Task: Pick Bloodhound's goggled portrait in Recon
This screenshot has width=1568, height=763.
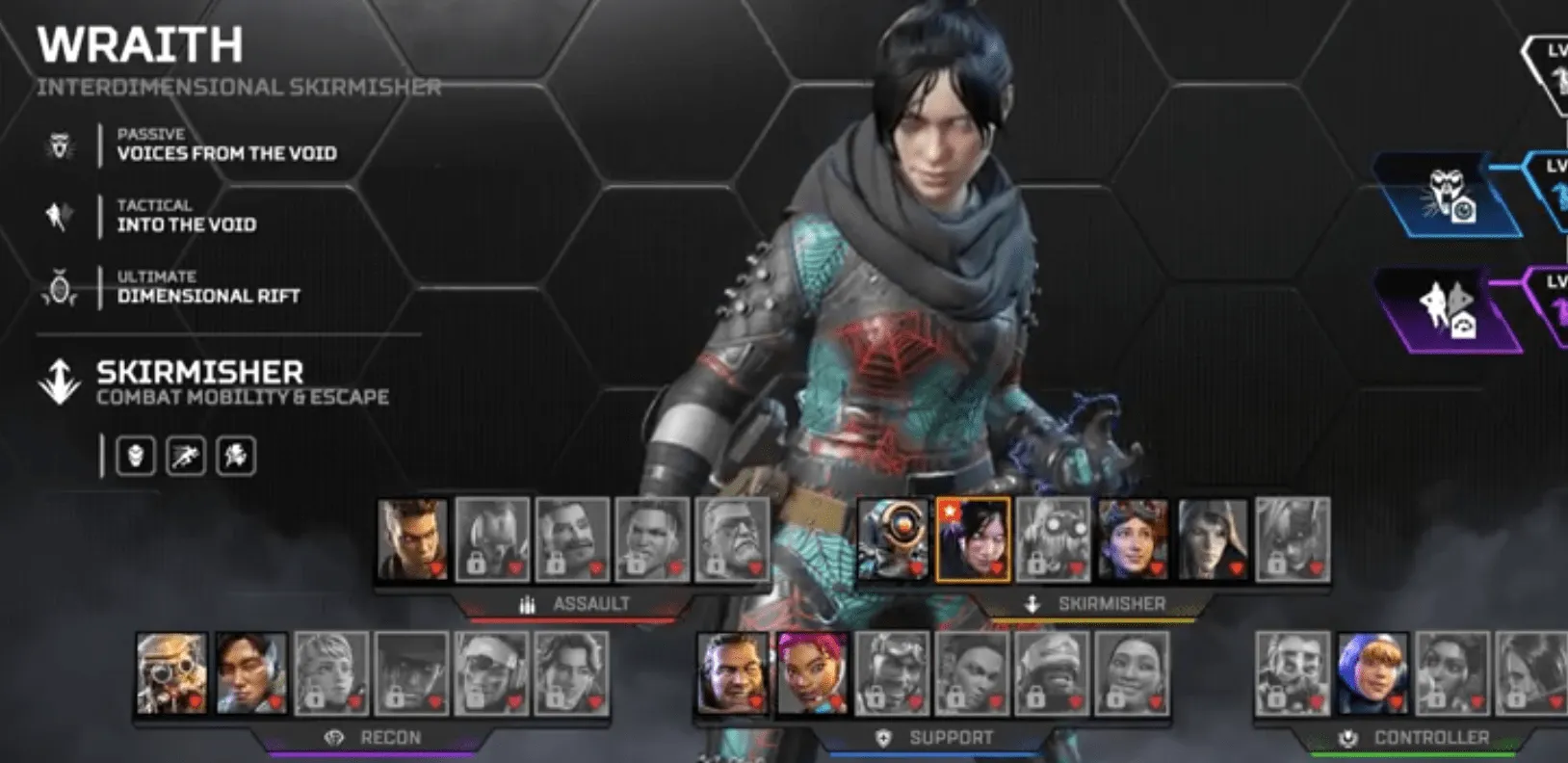Action: 171,673
